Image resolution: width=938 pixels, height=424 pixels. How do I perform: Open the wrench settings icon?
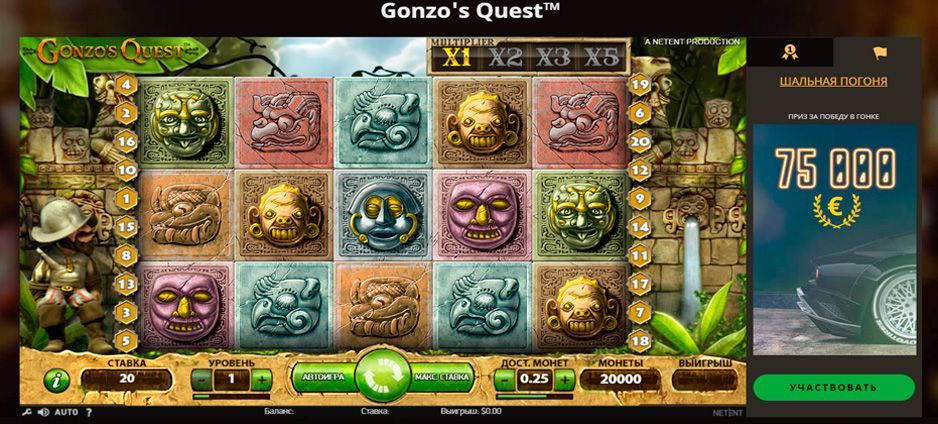coord(26,412)
